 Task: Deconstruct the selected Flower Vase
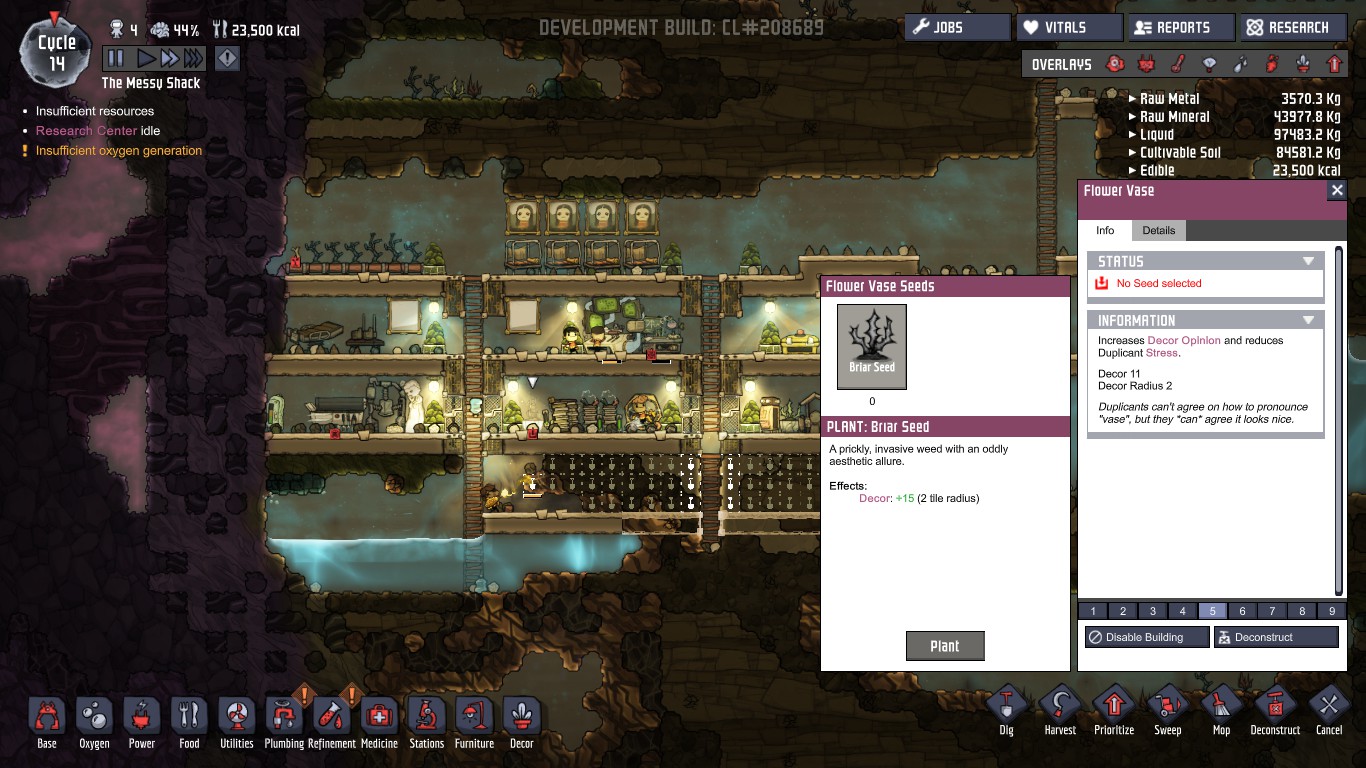pos(1276,637)
